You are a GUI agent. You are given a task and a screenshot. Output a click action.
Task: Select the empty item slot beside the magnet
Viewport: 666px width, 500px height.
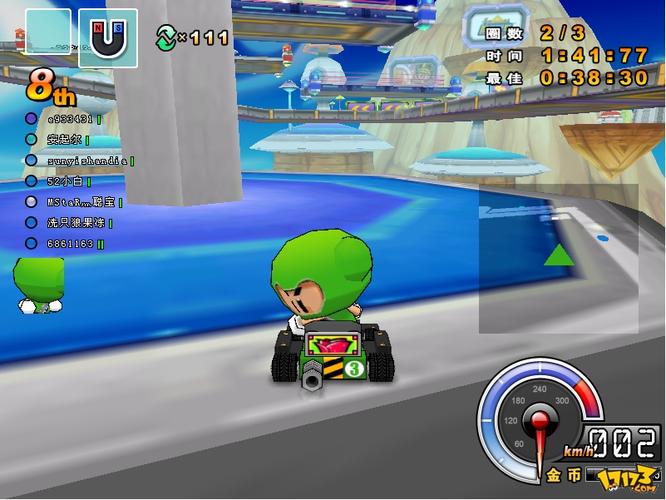pyautogui.click(x=48, y=37)
